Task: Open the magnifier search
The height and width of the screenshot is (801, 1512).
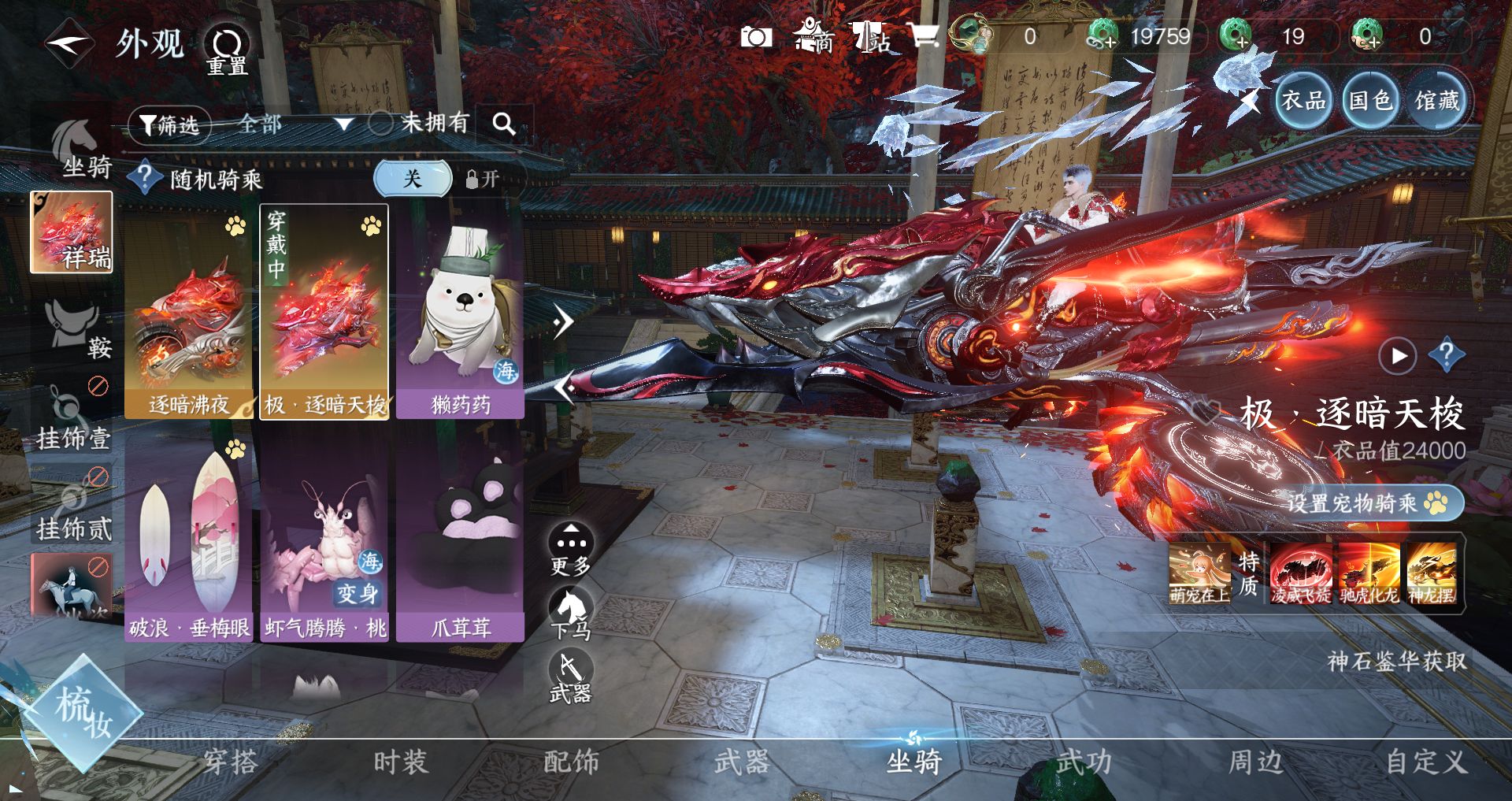Action: click(x=504, y=124)
